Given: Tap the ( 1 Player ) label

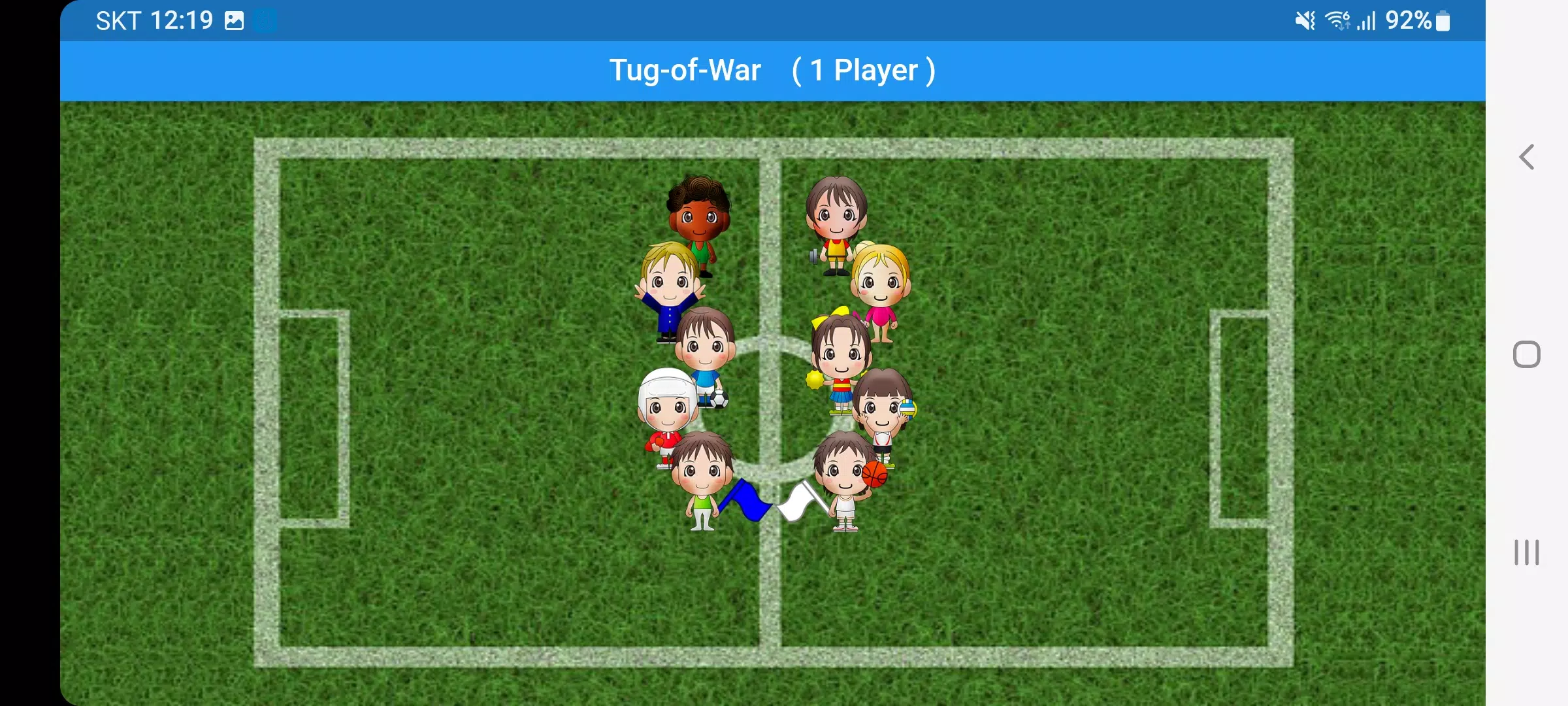Looking at the screenshot, I should coord(862,70).
